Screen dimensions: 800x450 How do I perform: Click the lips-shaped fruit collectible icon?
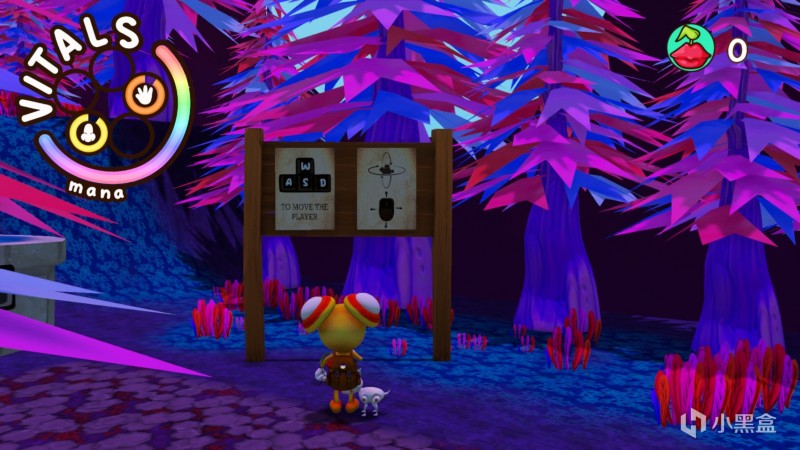[690, 47]
